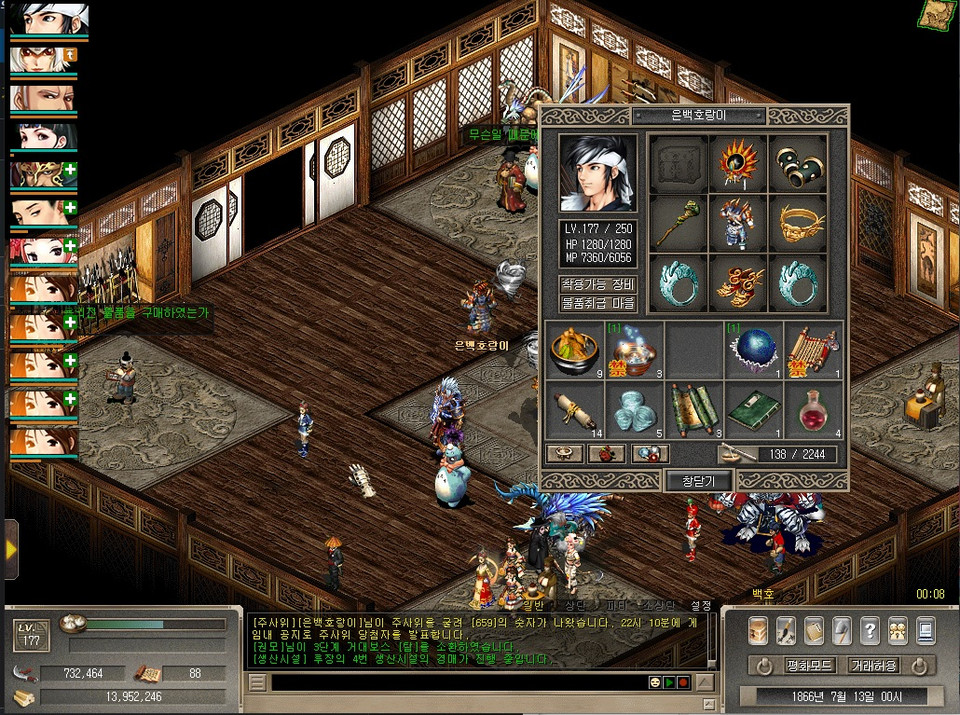Click the 물품취급 마을 button
Image resolution: width=960 pixels, height=715 pixels.
[x=598, y=303]
